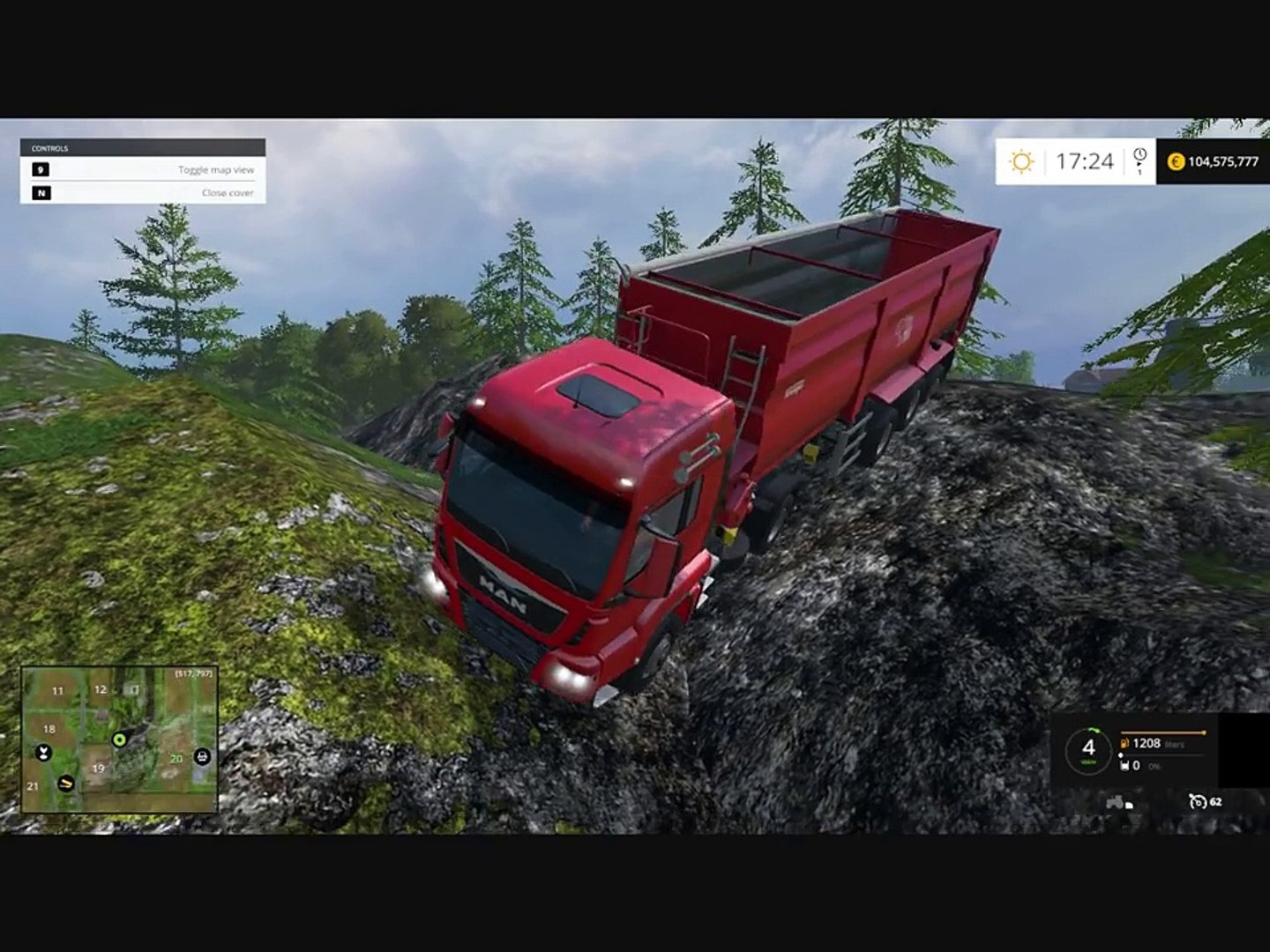The image size is (1270, 952).
Task: Select the black marker beside field 20
Action: pyautogui.click(x=202, y=756)
